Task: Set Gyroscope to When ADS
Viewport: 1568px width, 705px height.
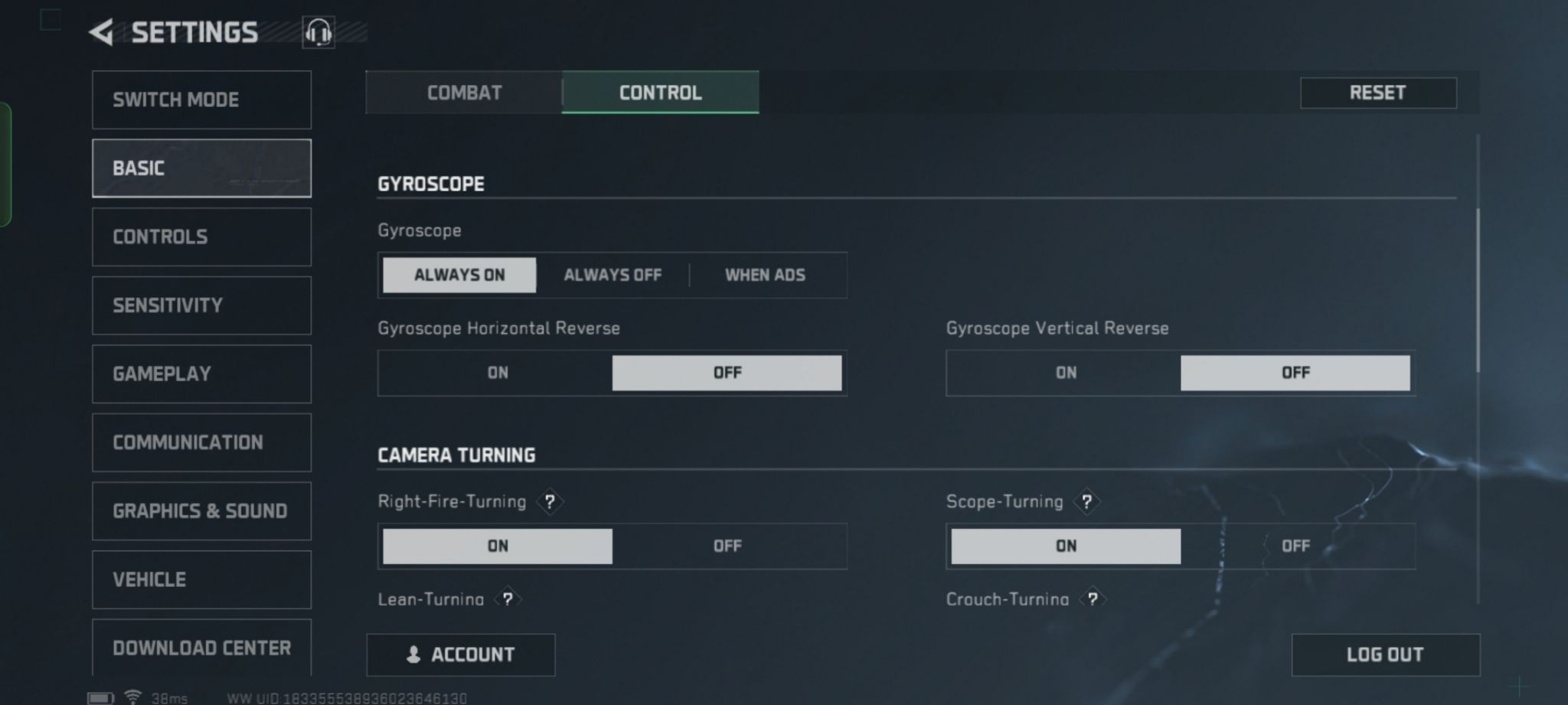Action: click(x=765, y=275)
